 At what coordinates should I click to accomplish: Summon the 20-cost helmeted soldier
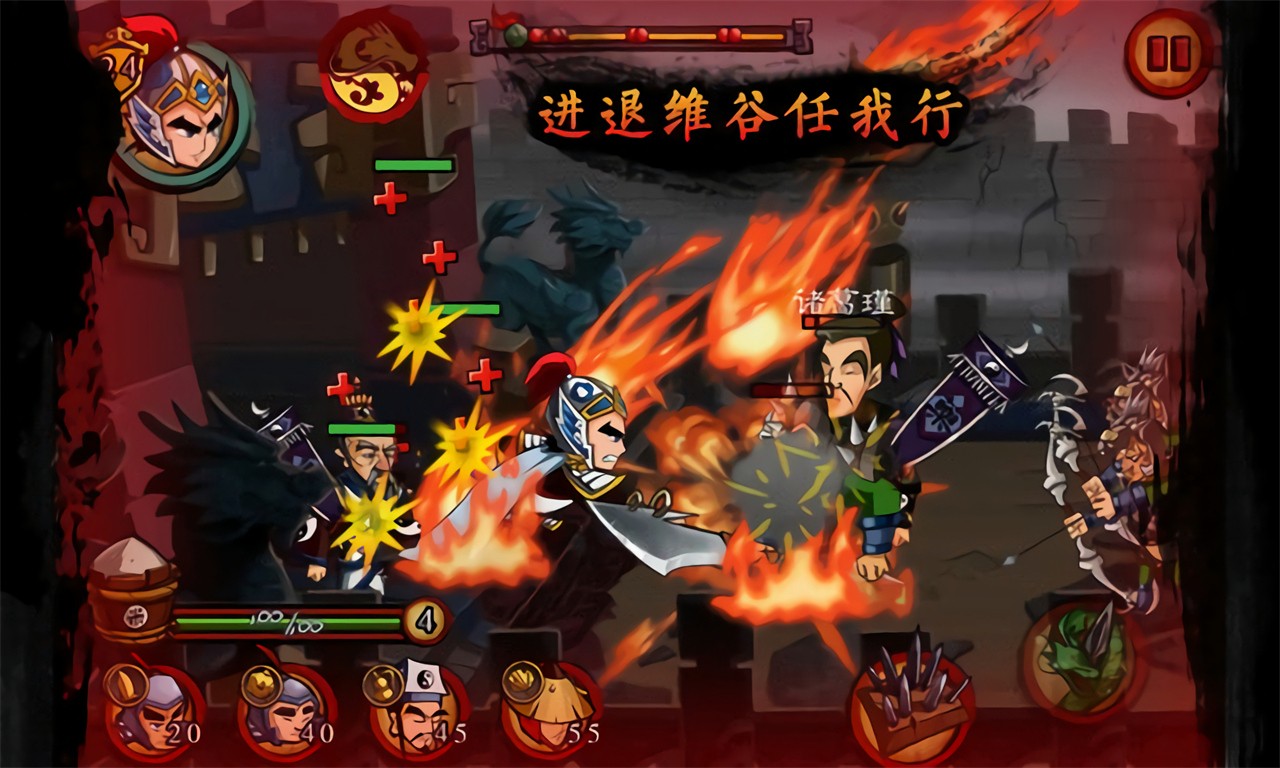coord(153,712)
